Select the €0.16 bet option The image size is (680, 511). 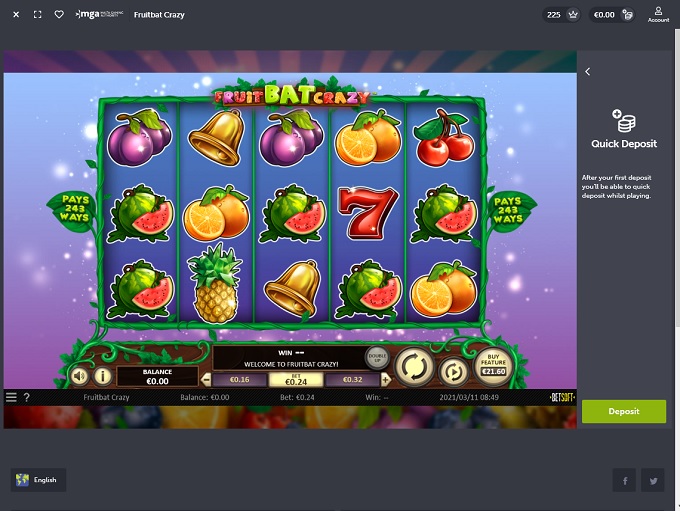239,380
